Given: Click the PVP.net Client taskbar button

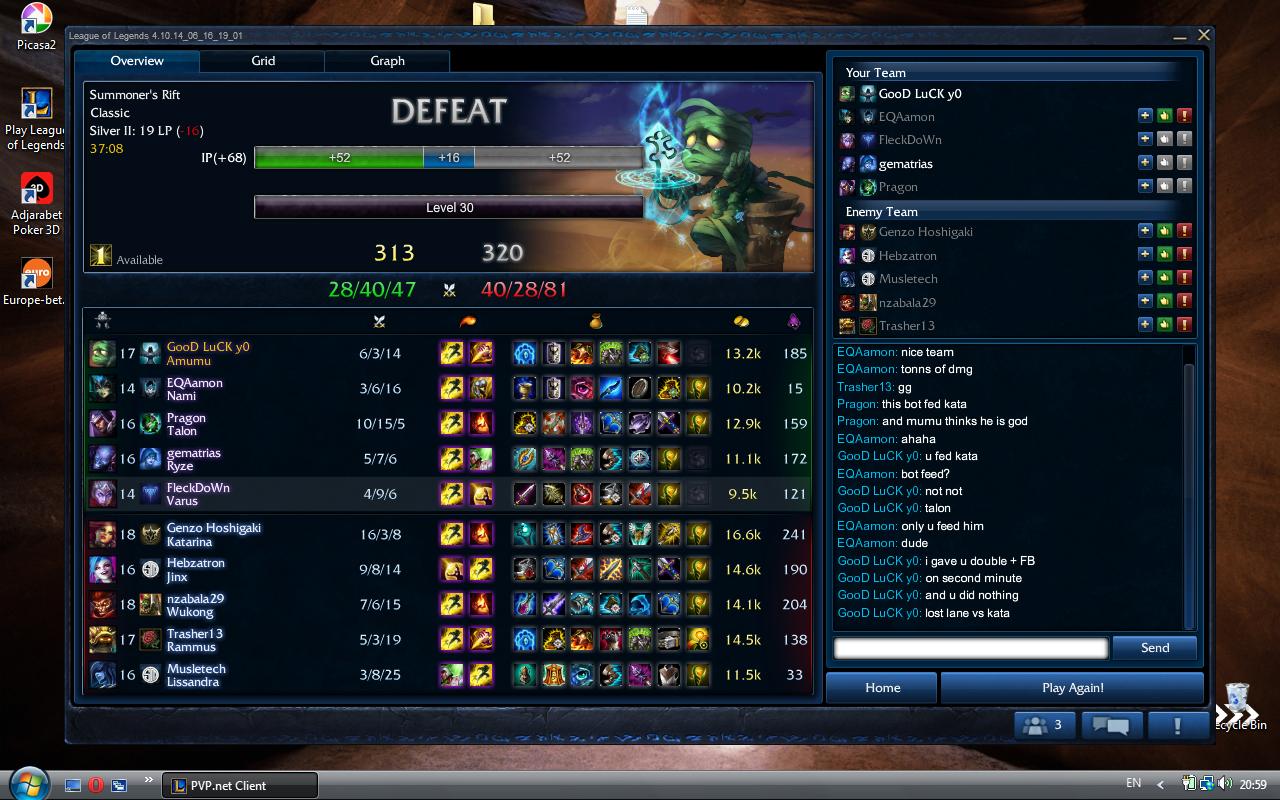Looking at the screenshot, I should [x=240, y=785].
